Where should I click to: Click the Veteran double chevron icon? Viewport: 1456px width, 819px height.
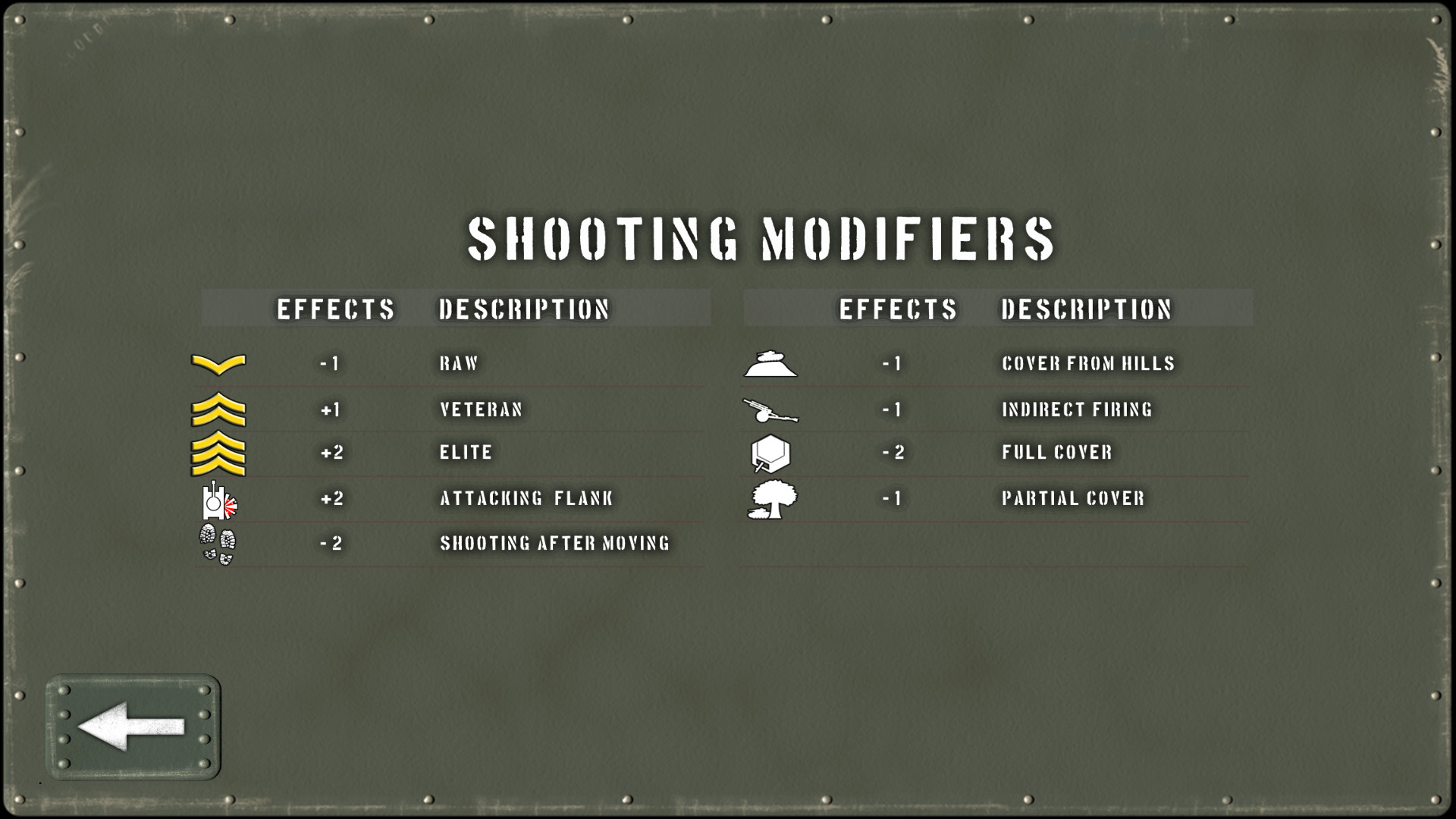tap(220, 409)
